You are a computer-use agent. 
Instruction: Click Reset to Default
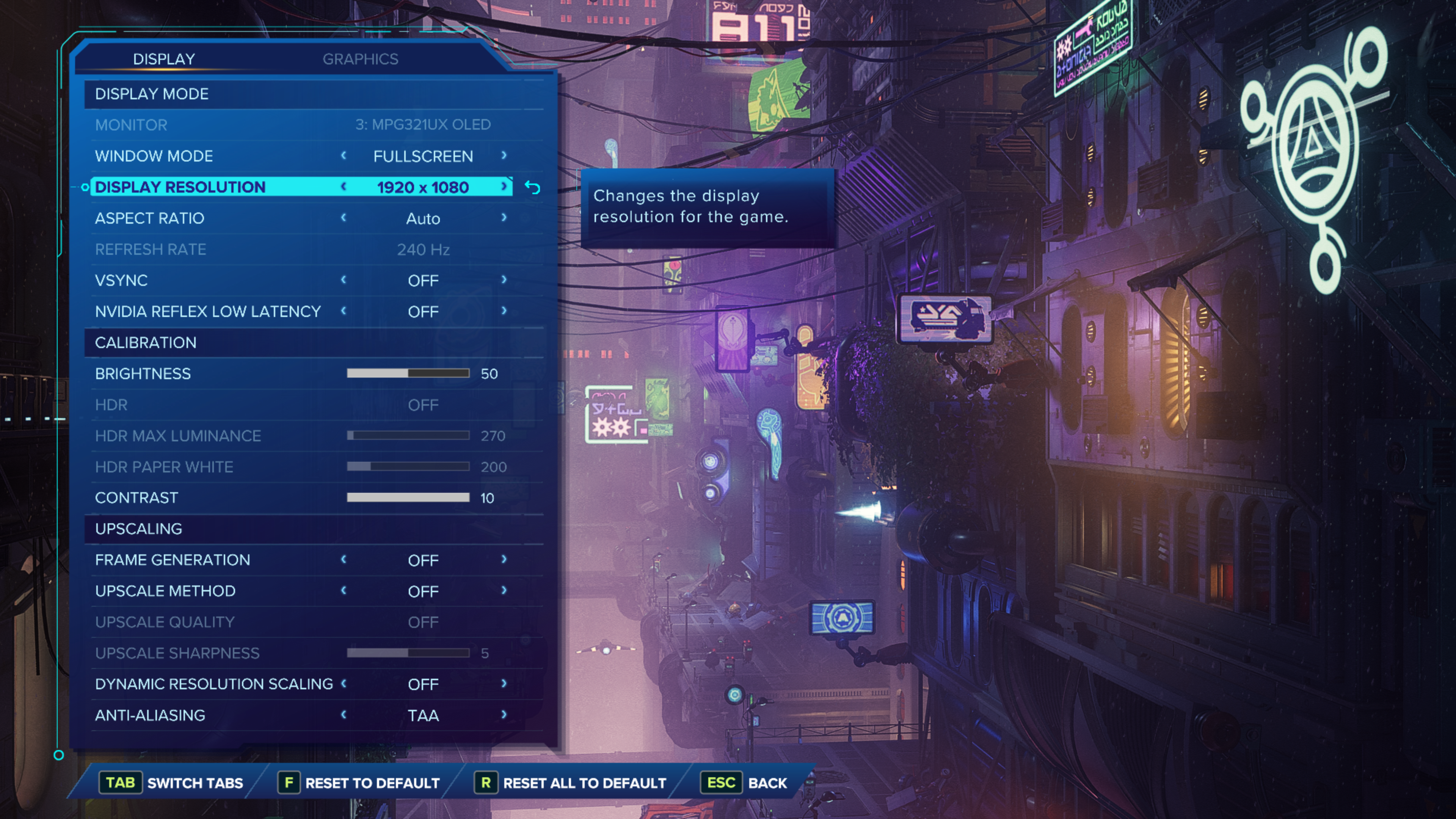point(359,783)
